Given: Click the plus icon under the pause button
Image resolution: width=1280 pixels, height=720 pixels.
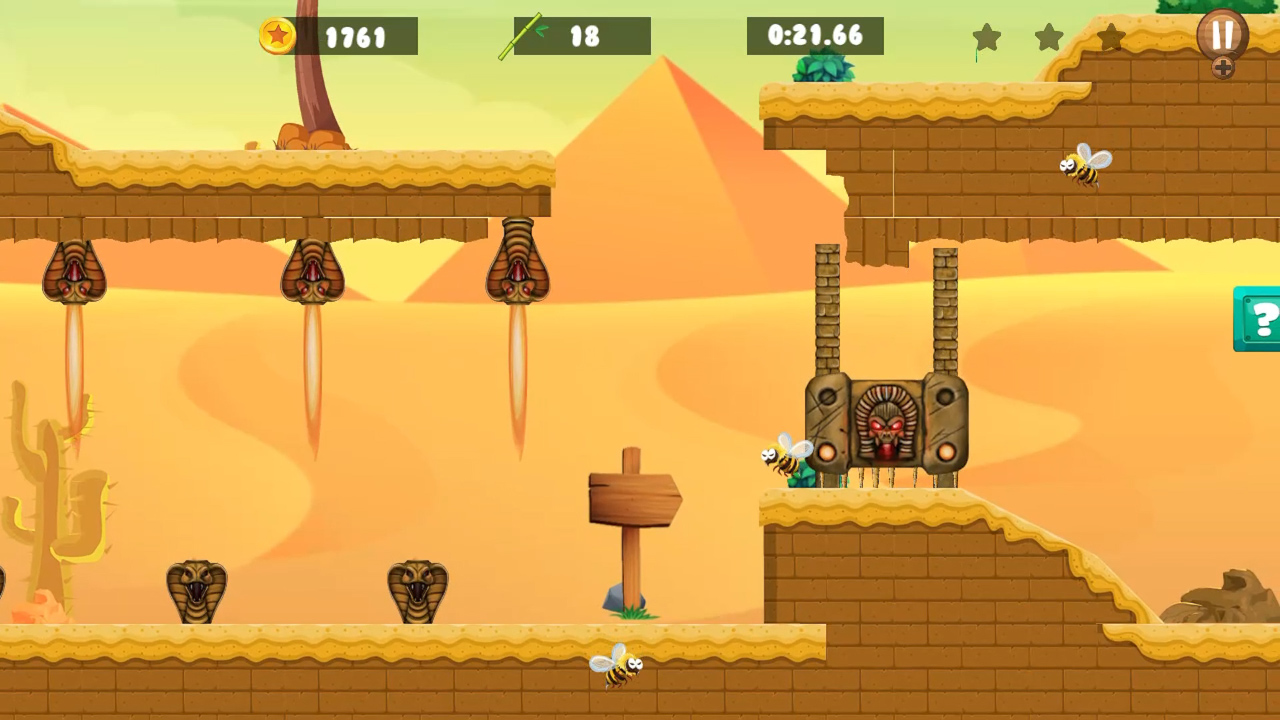Looking at the screenshot, I should (1224, 69).
